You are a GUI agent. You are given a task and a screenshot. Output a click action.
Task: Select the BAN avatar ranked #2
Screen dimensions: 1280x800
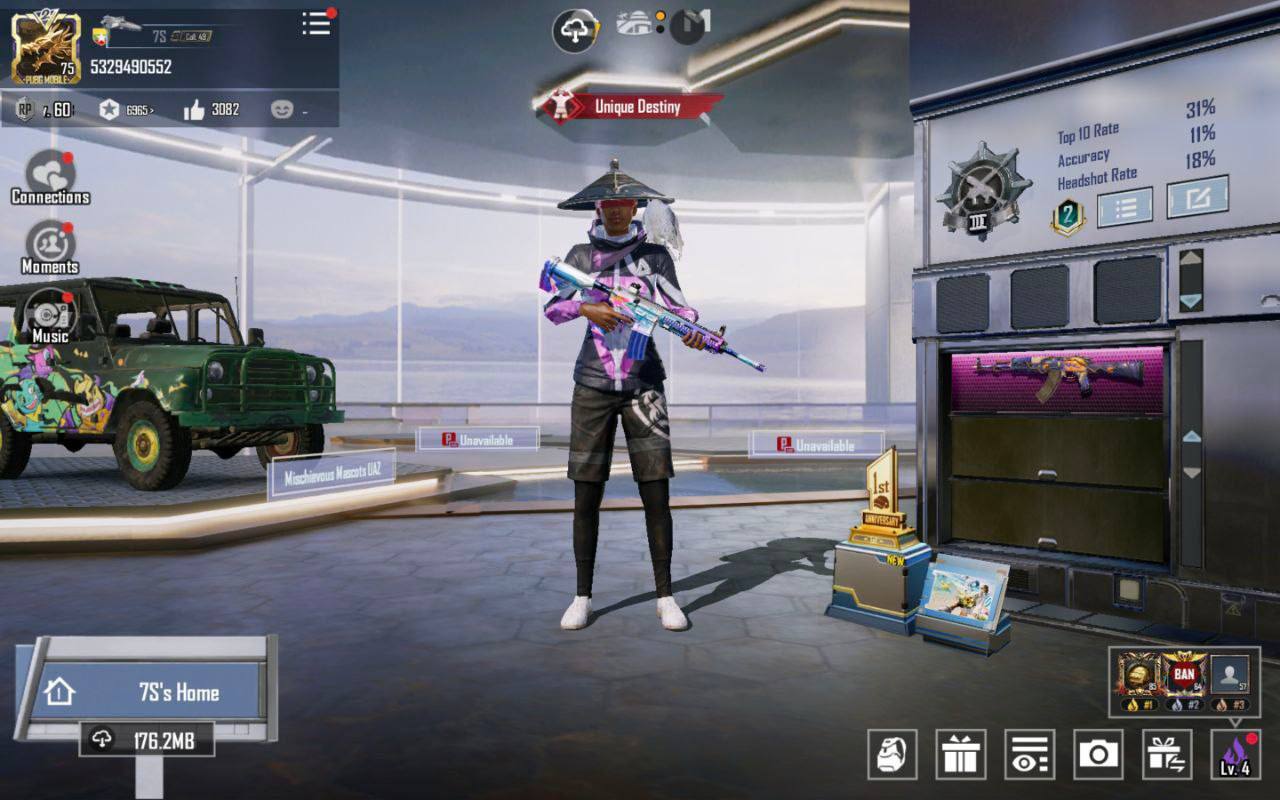(1184, 676)
